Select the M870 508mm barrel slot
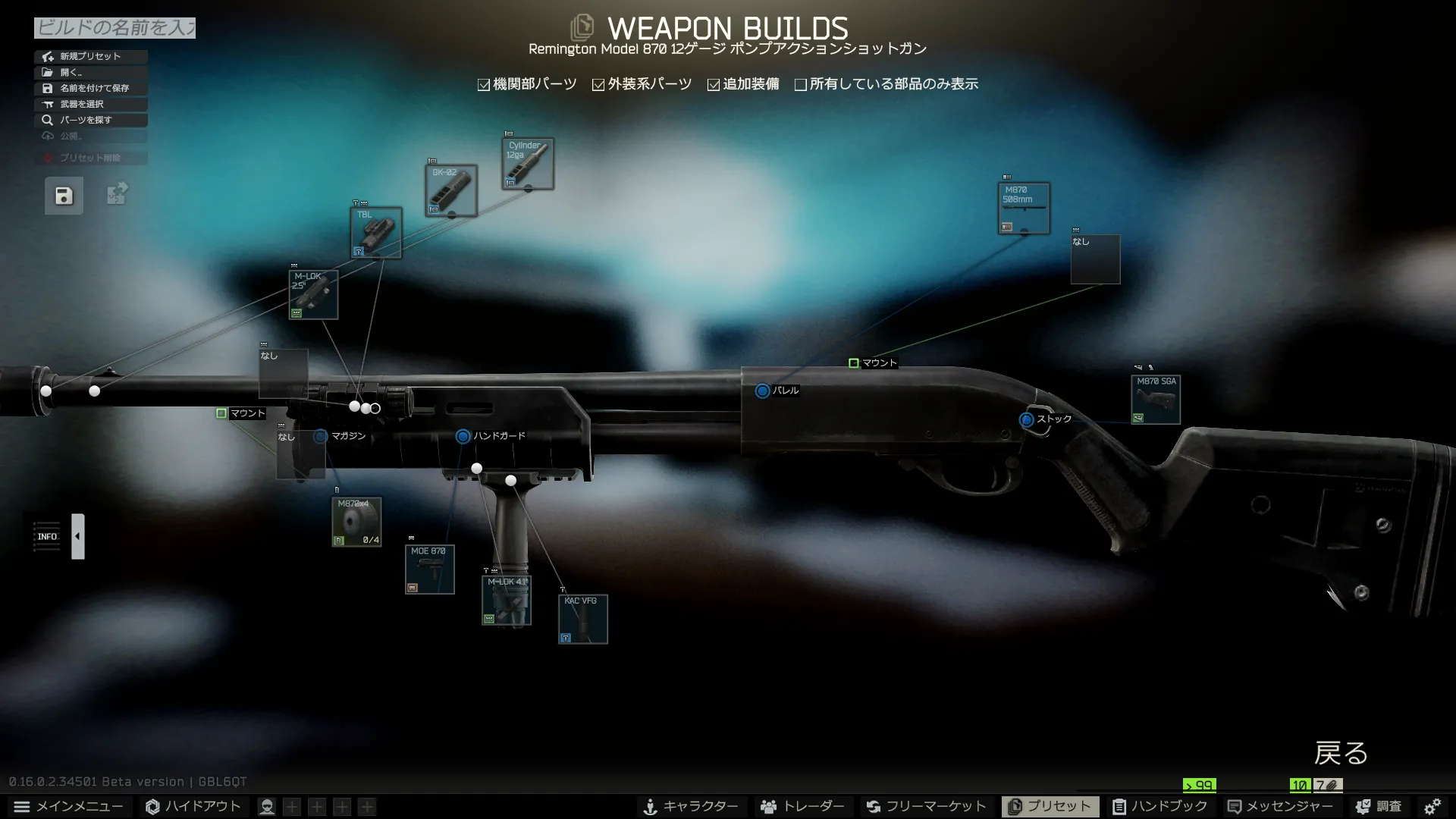The width and height of the screenshot is (1456, 819). 1024,208
